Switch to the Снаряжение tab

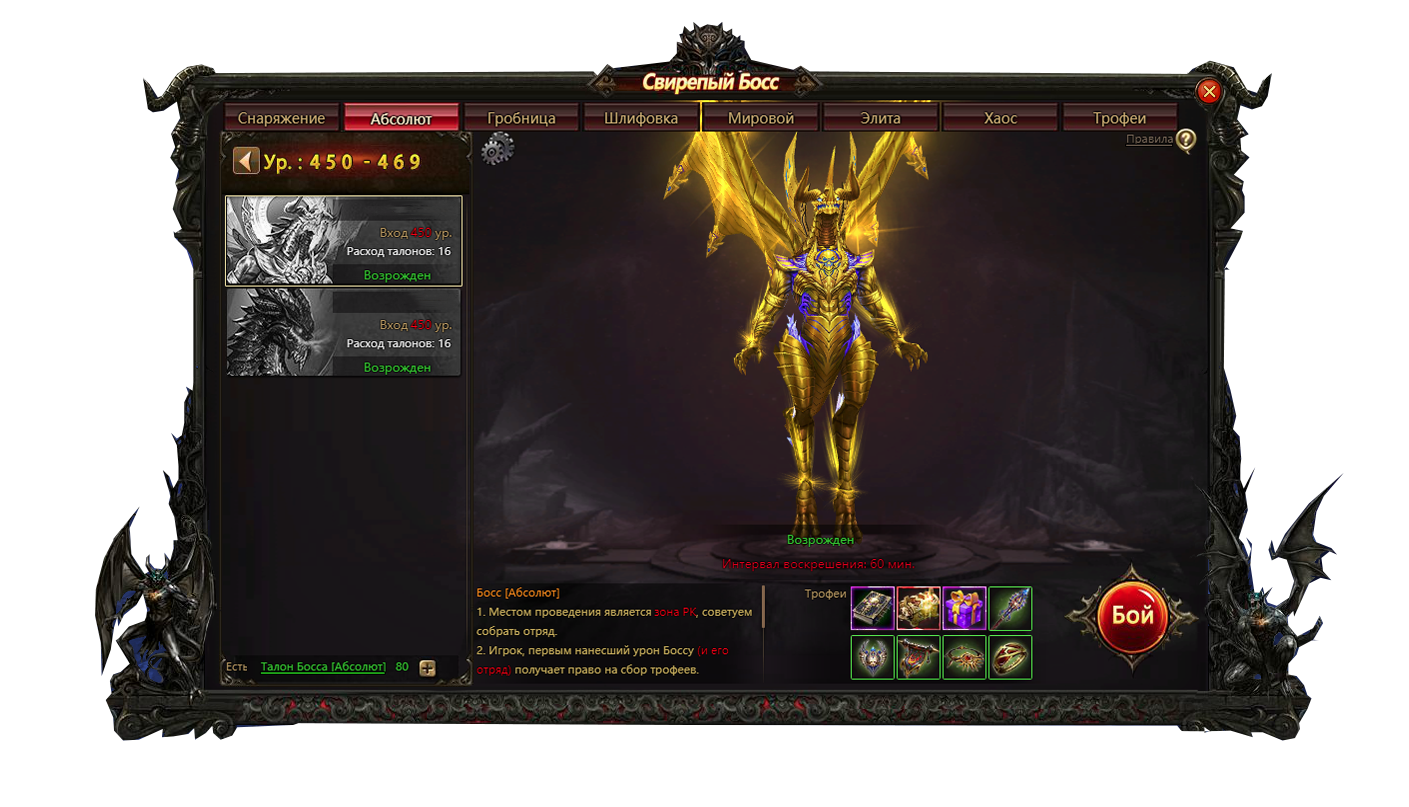281,118
